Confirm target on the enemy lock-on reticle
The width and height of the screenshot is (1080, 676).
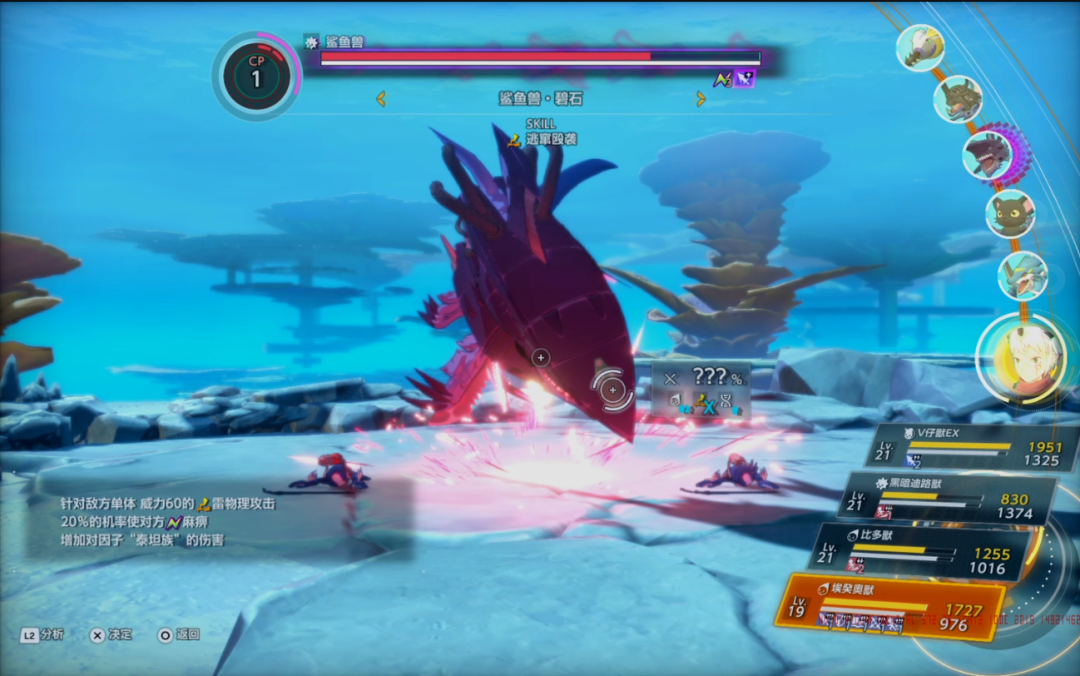[612, 388]
